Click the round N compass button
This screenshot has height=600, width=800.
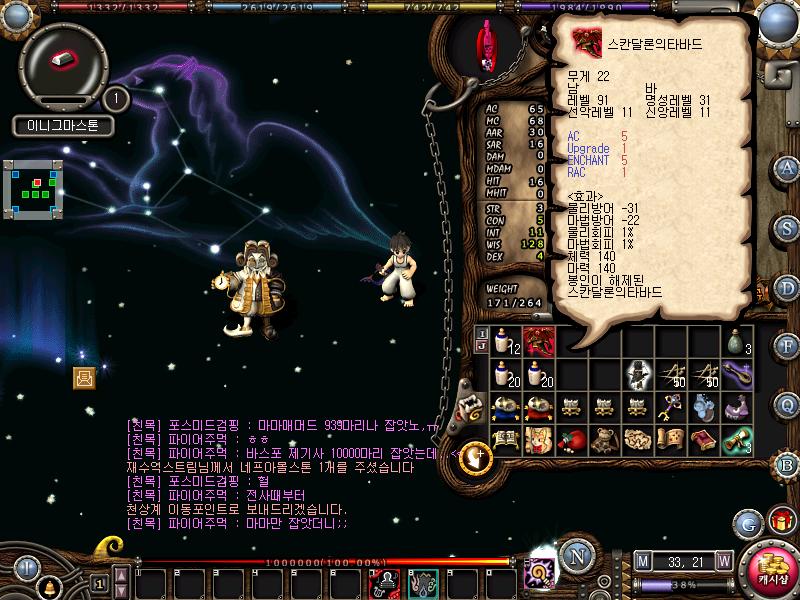coord(573,556)
